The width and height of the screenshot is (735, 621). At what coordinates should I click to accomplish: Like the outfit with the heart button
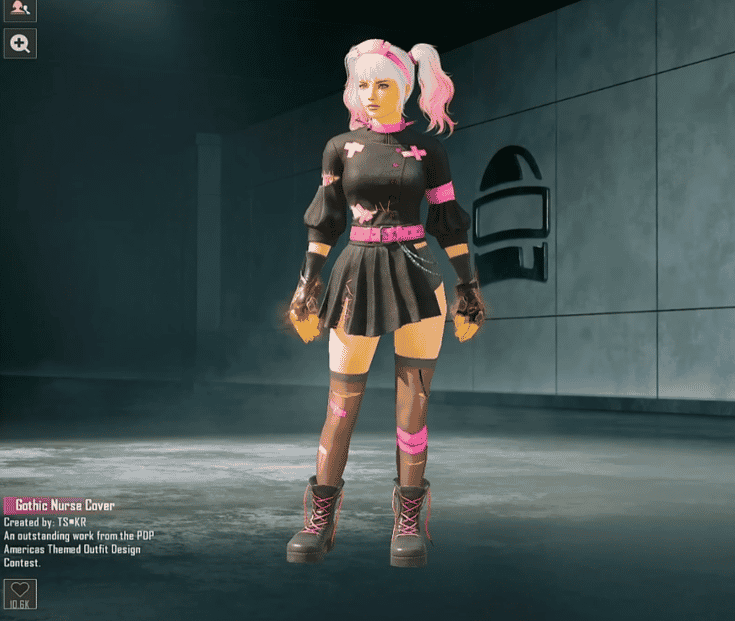[x=20, y=591]
